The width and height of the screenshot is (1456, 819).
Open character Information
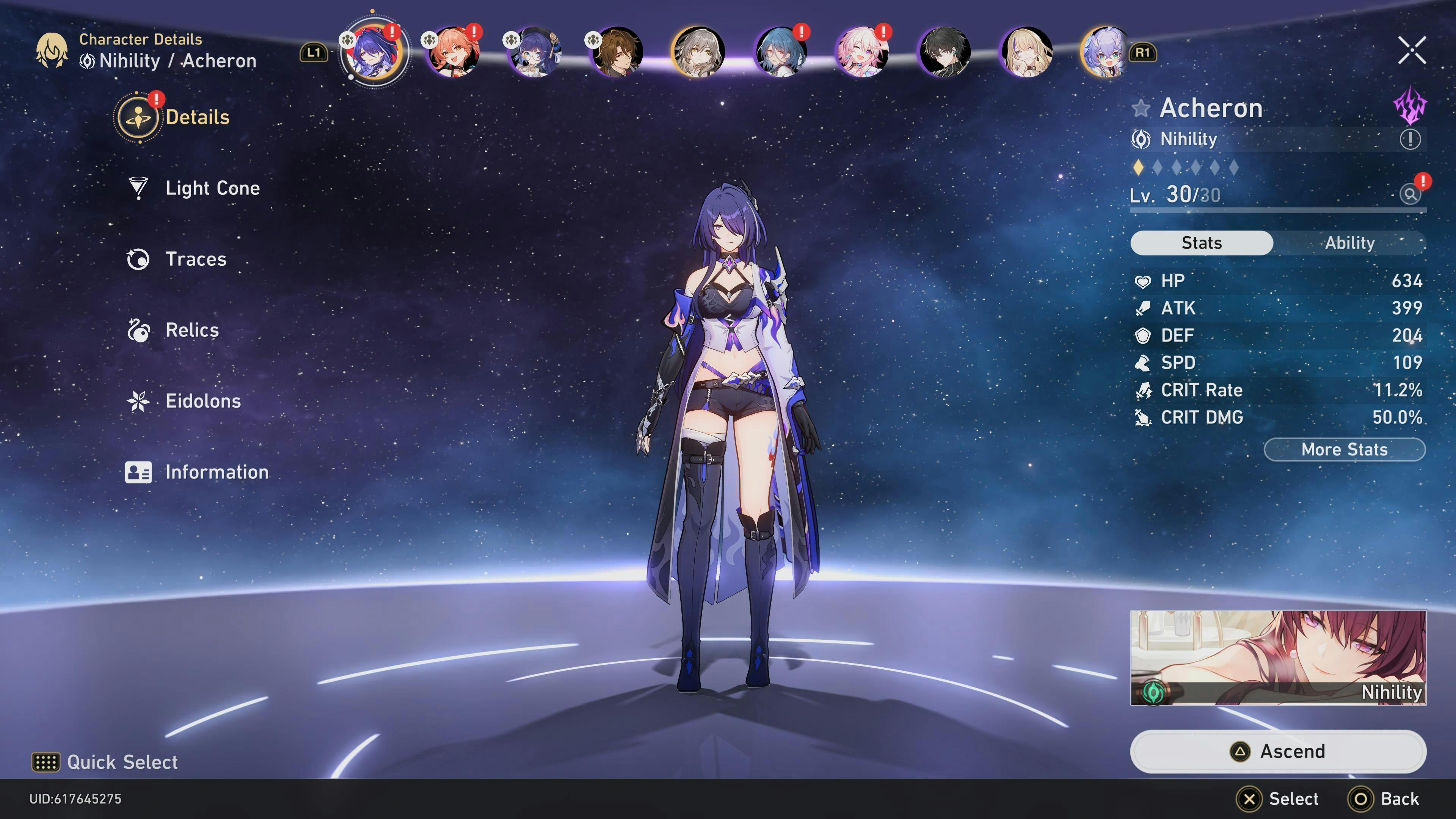point(216,472)
